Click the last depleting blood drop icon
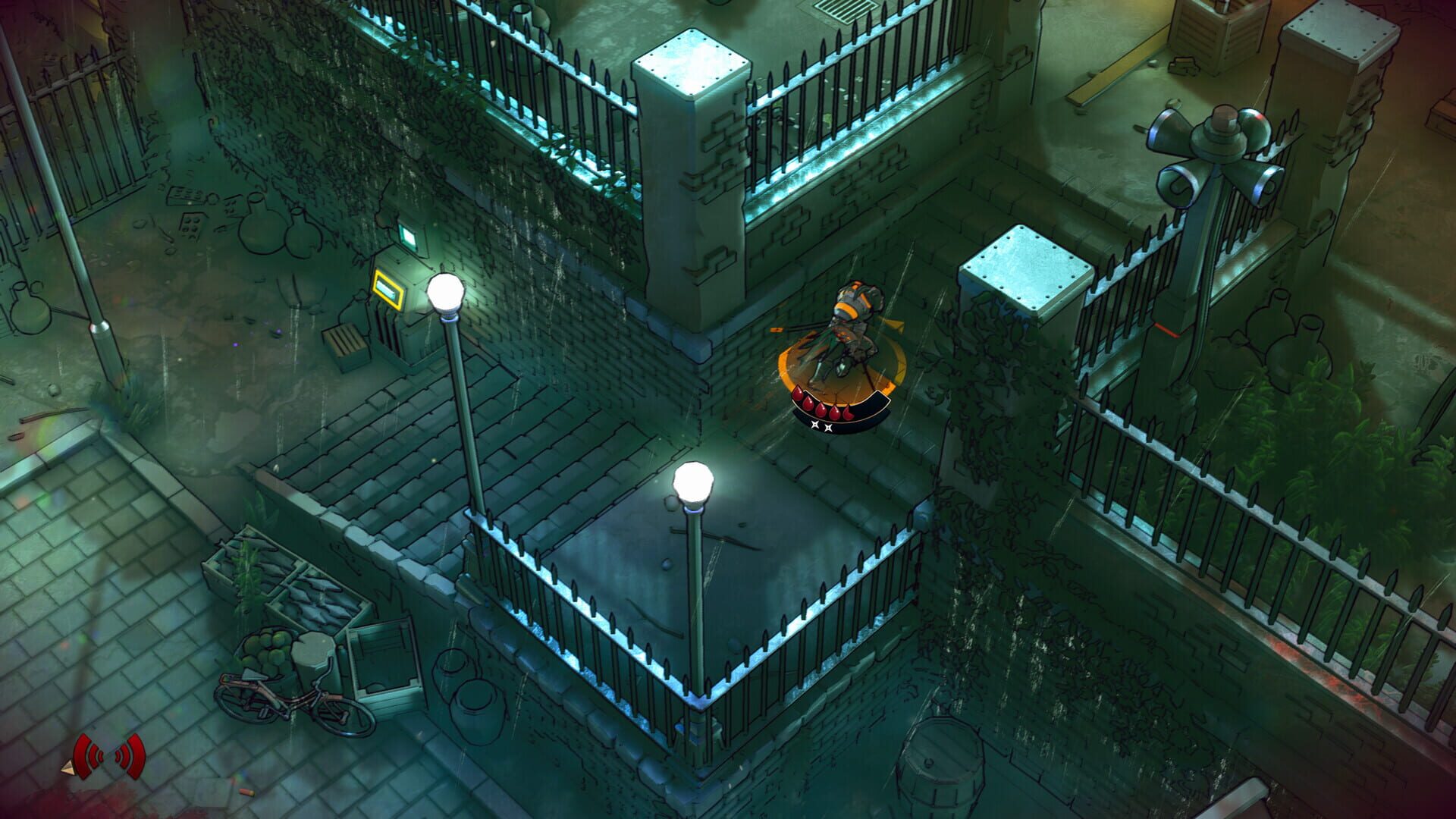The height and width of the screenshot is (819, 1456). (x=847, y=412)
